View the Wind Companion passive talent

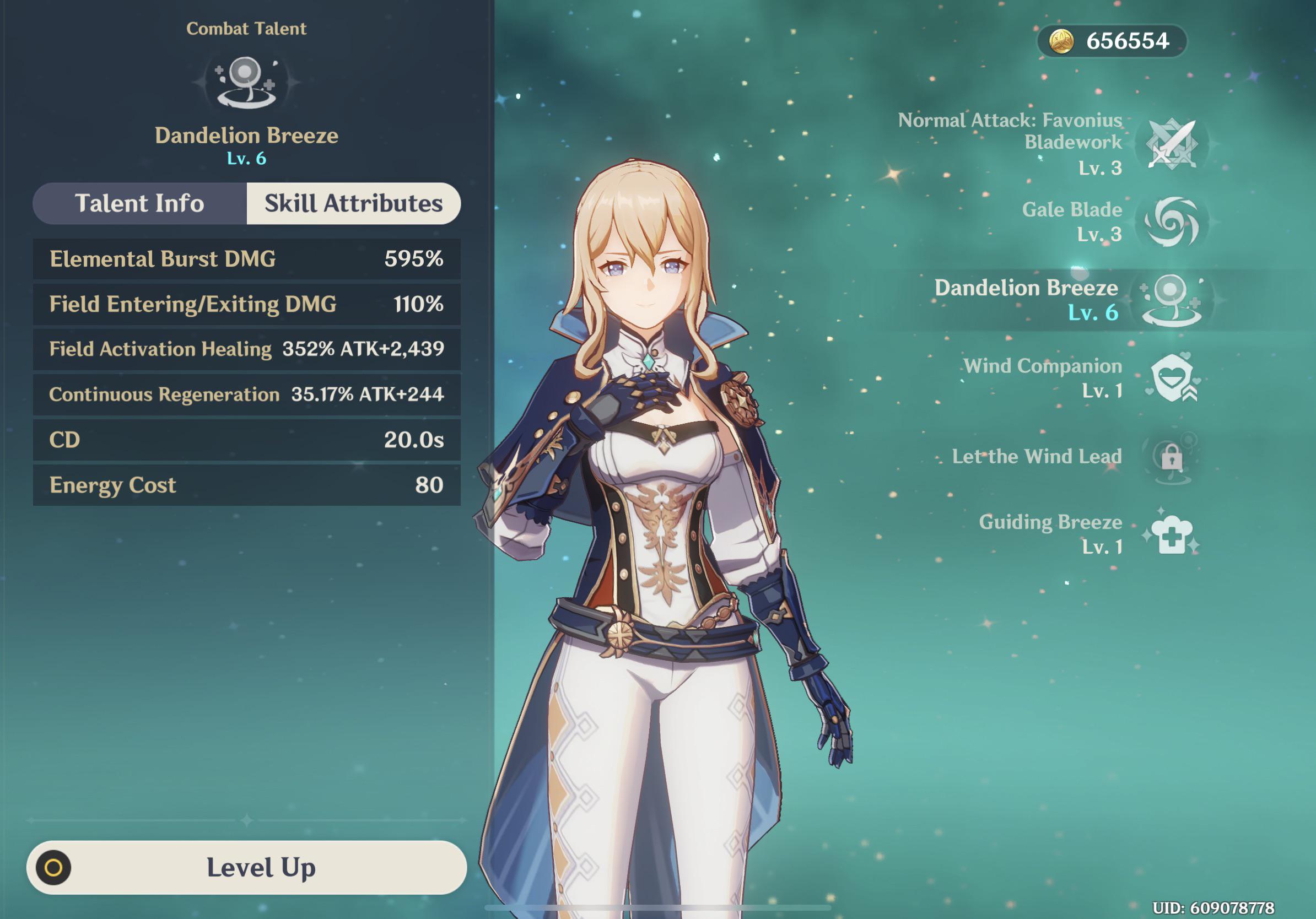1172,378
